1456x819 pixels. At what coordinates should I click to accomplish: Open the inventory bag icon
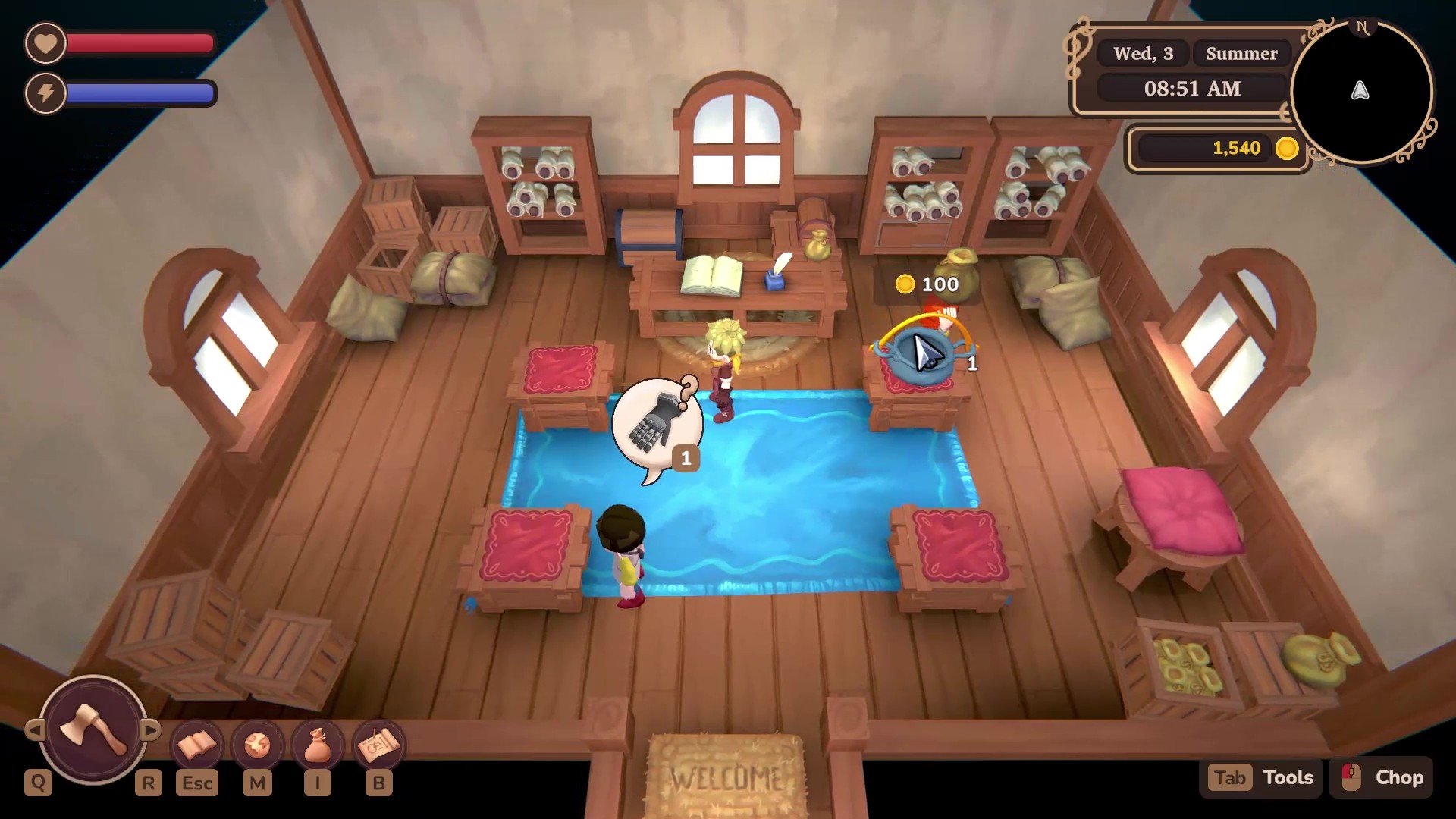coord(318,746)
